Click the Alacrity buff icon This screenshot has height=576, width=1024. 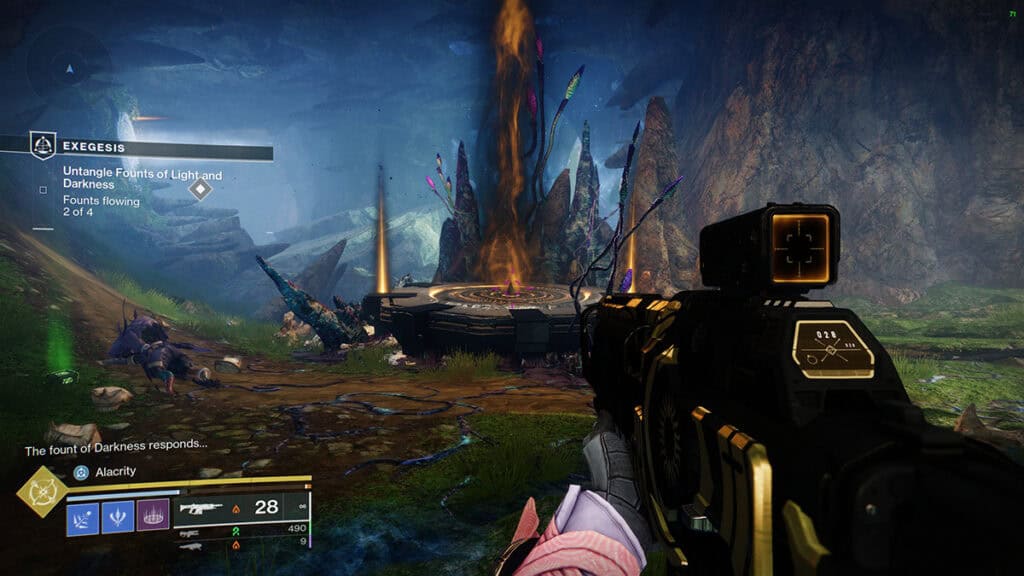click(81, 472)
